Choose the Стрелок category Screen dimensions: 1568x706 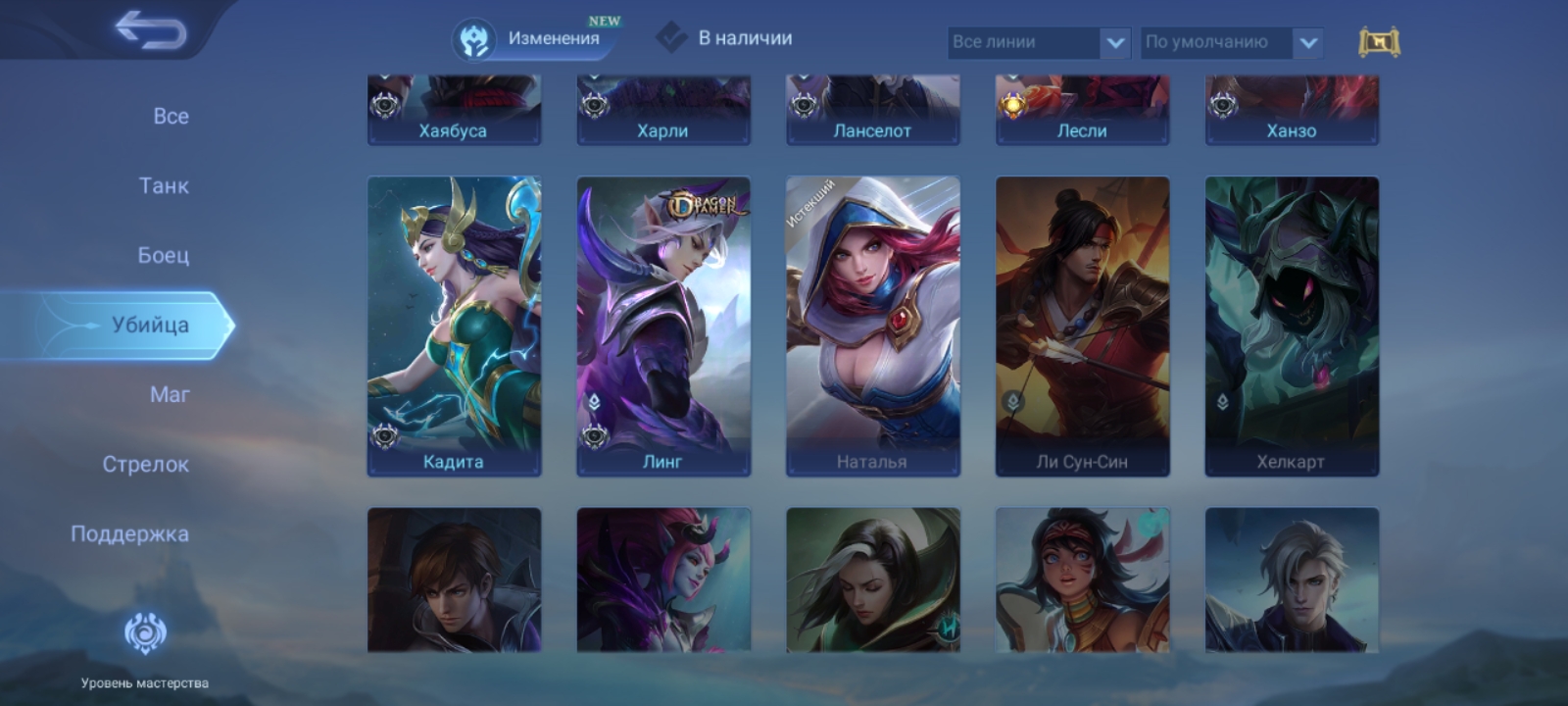coord(145,464)
